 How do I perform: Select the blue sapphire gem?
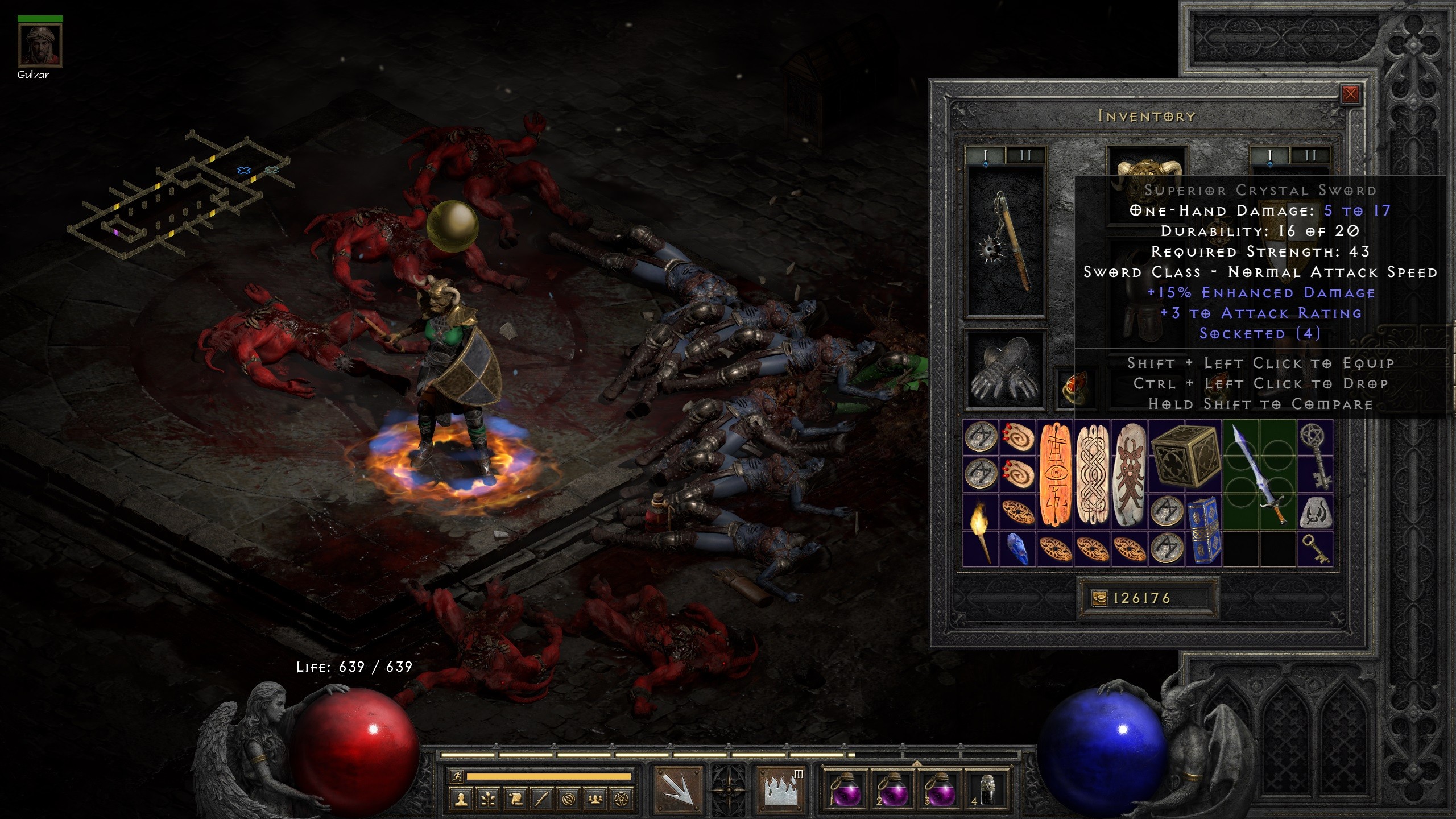[x=1017, y=549]
